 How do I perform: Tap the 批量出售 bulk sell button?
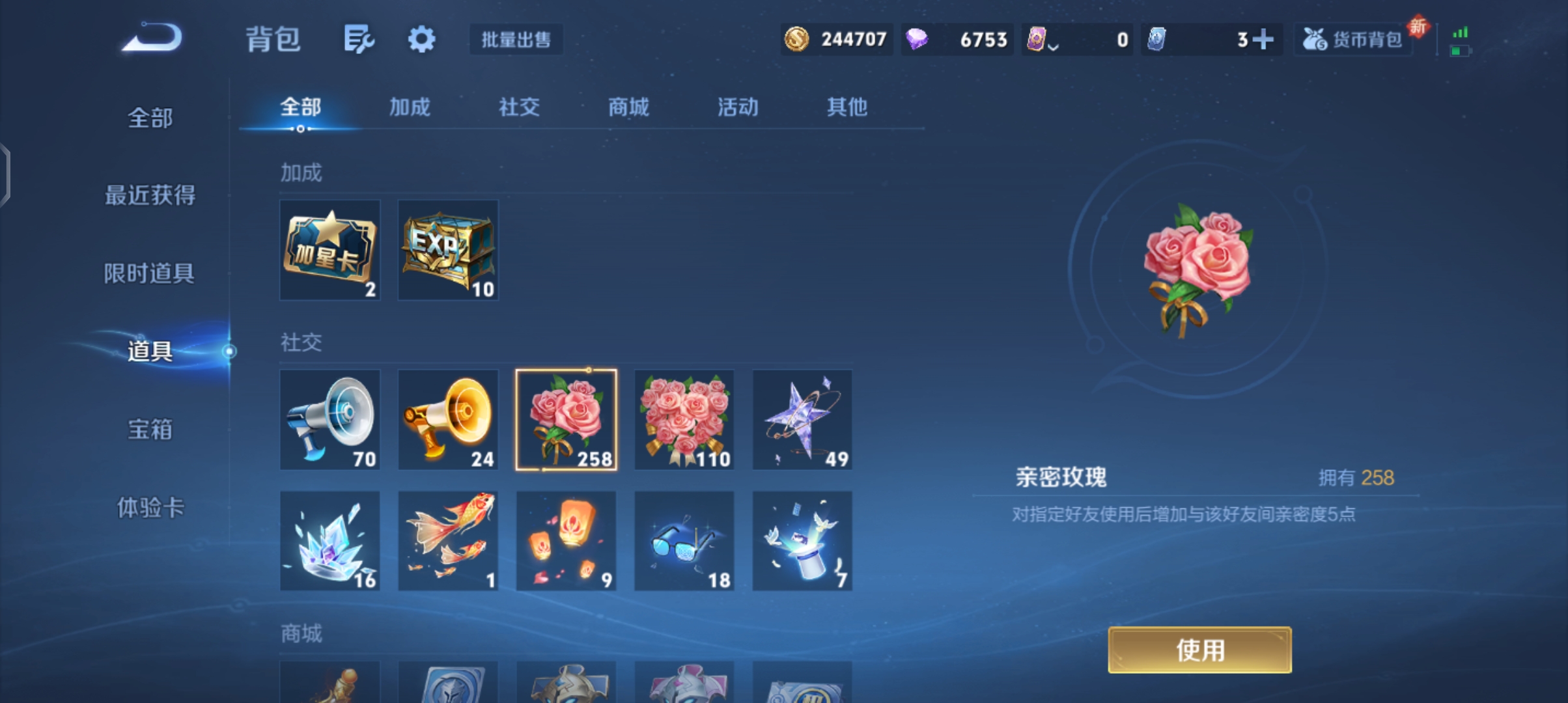point(515,40)
